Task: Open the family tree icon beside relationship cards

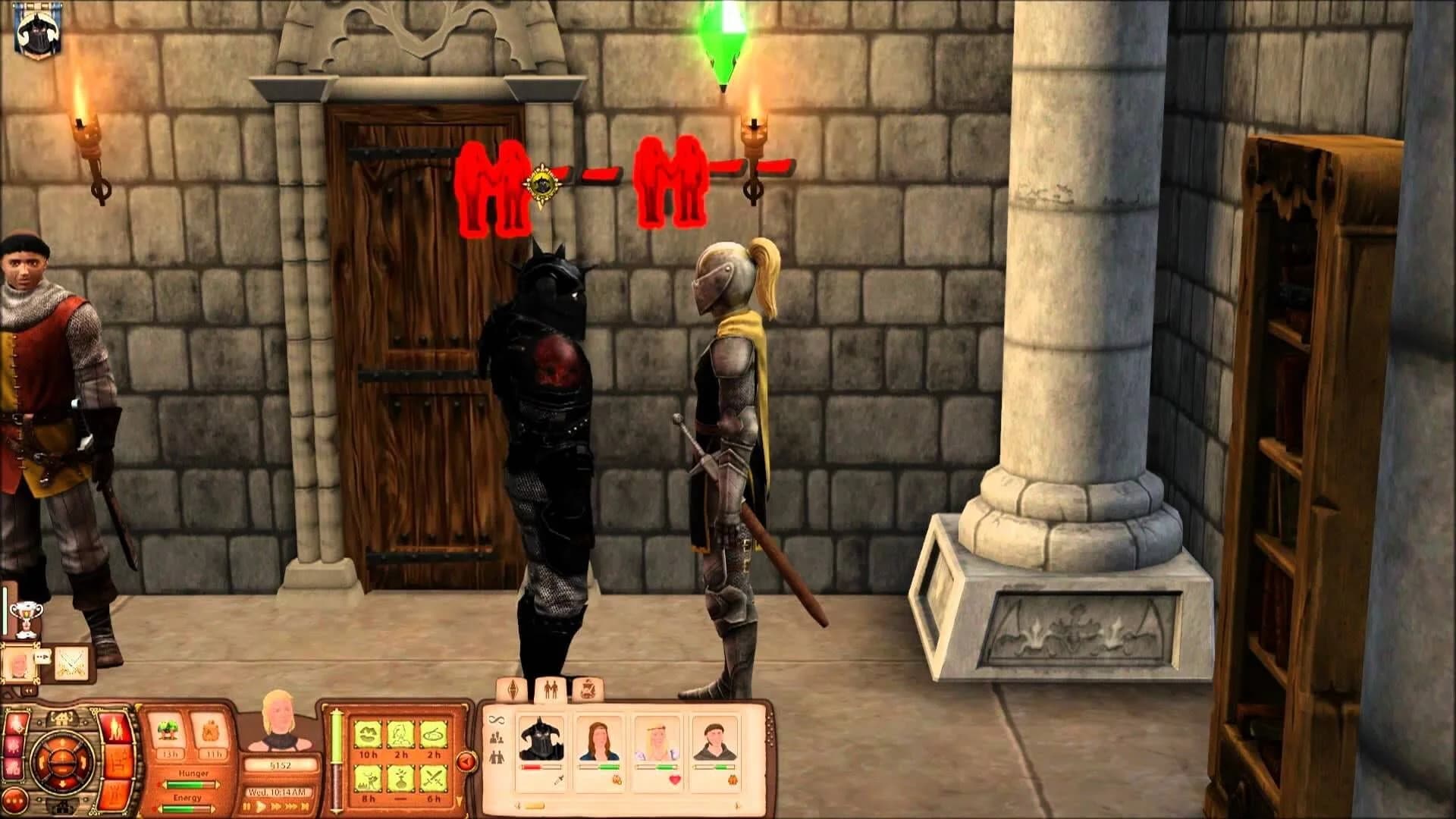Action: click(x=497, y=739)
